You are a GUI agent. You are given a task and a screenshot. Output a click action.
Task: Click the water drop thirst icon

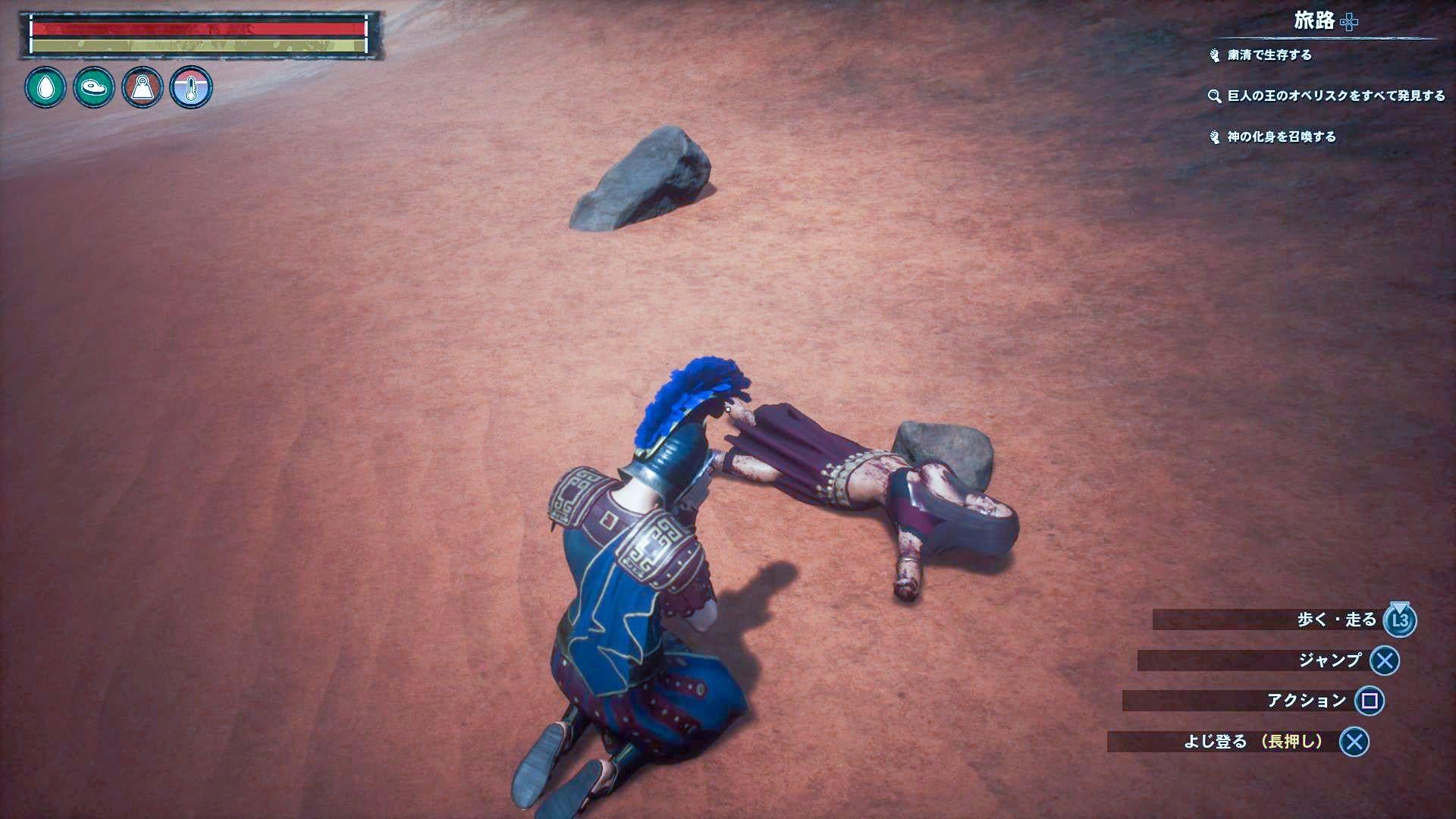point(45,88)
